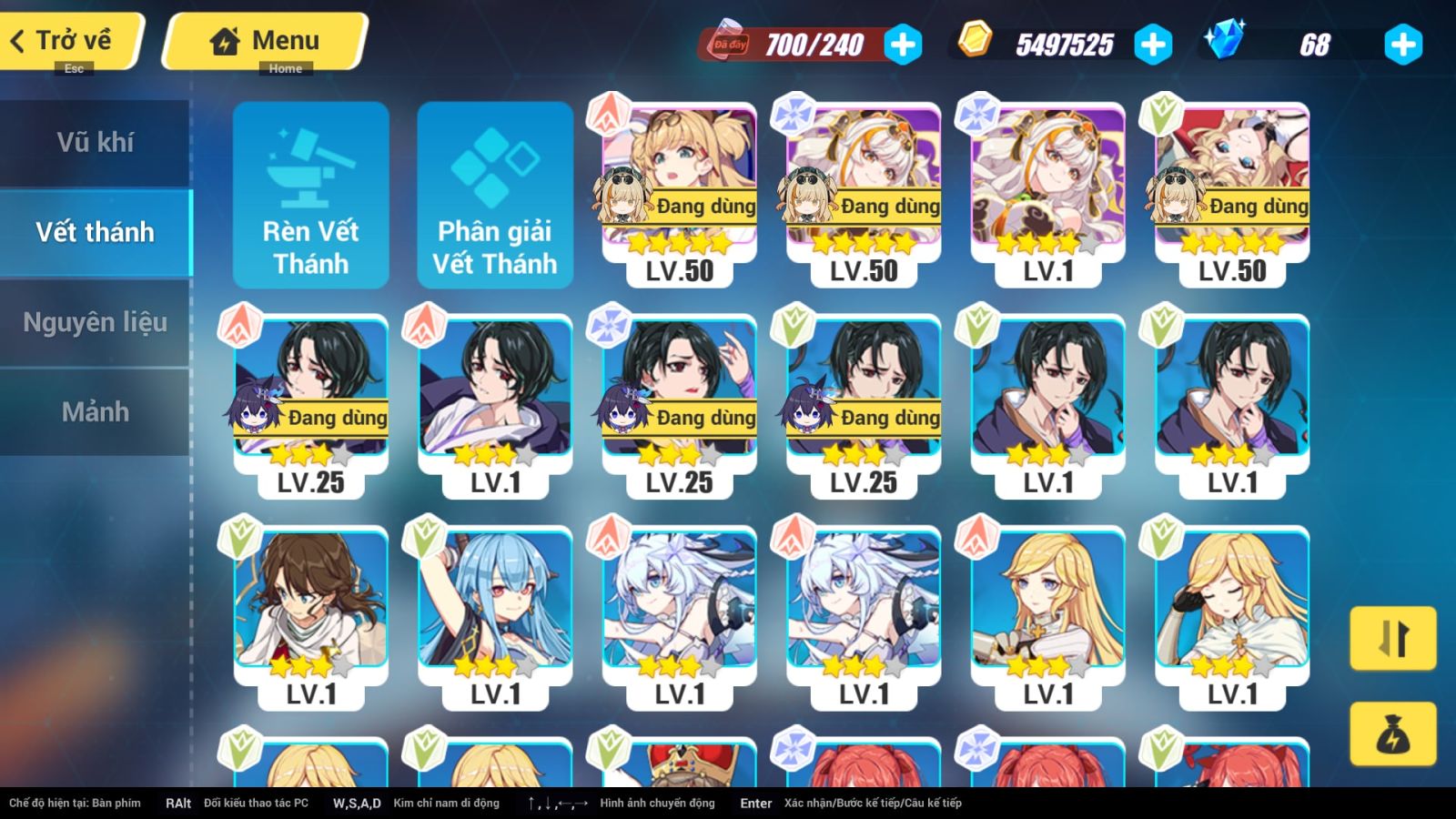
Task: Choose the brown-haired LV.1 stigmata card
Action: (310, 610)
